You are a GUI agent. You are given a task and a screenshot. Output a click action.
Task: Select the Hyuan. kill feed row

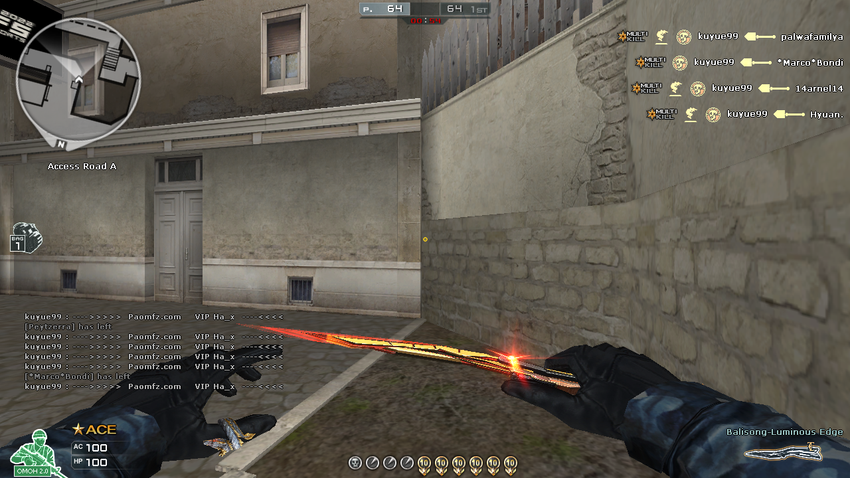(x=745, y=114)
